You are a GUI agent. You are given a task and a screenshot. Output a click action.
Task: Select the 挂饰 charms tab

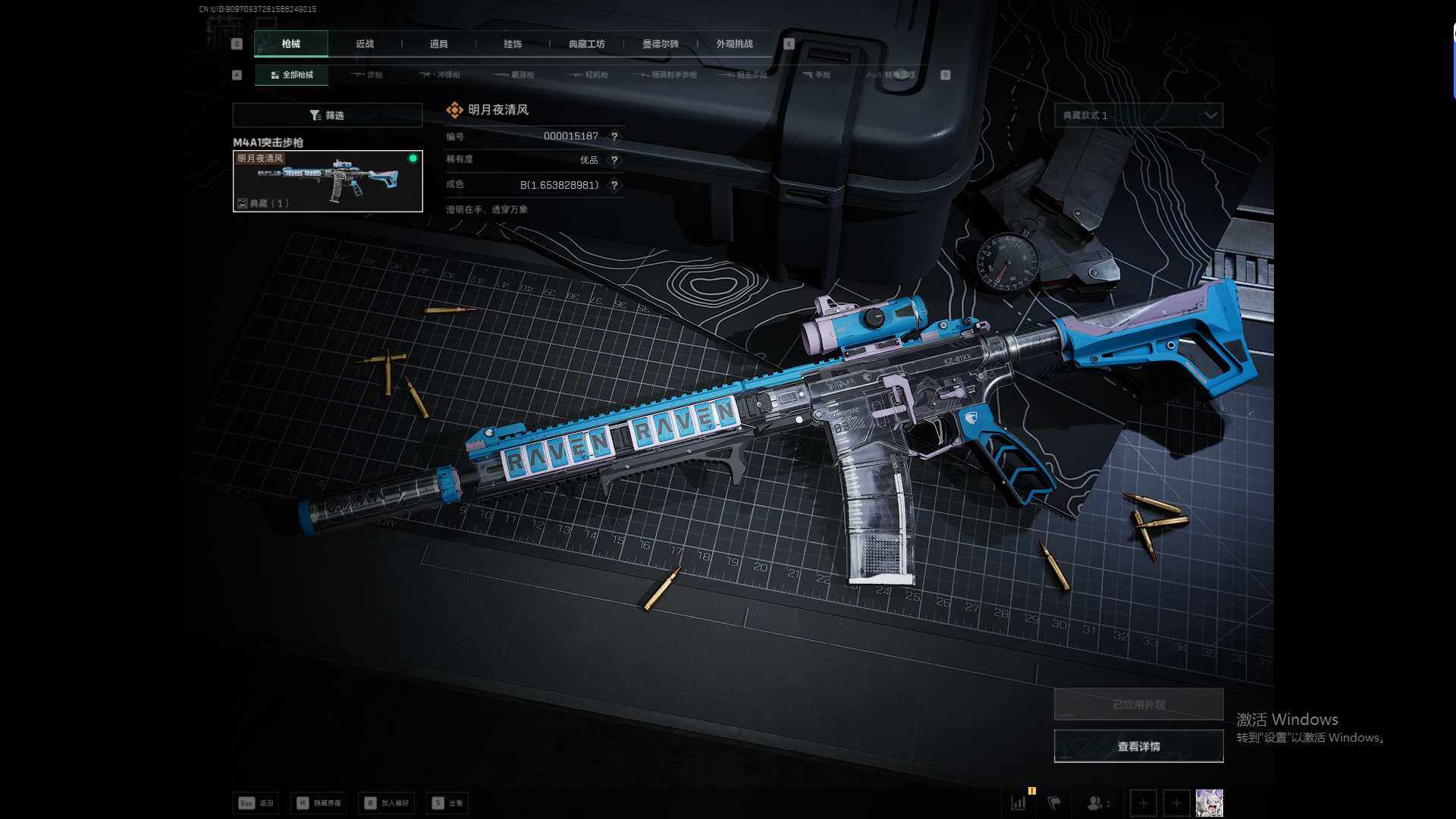click(513, 44)
